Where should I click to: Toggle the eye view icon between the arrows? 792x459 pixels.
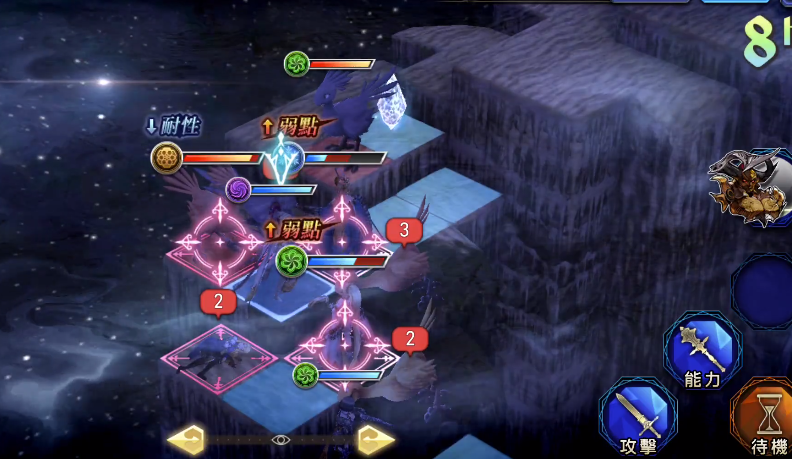click(281, 439)
